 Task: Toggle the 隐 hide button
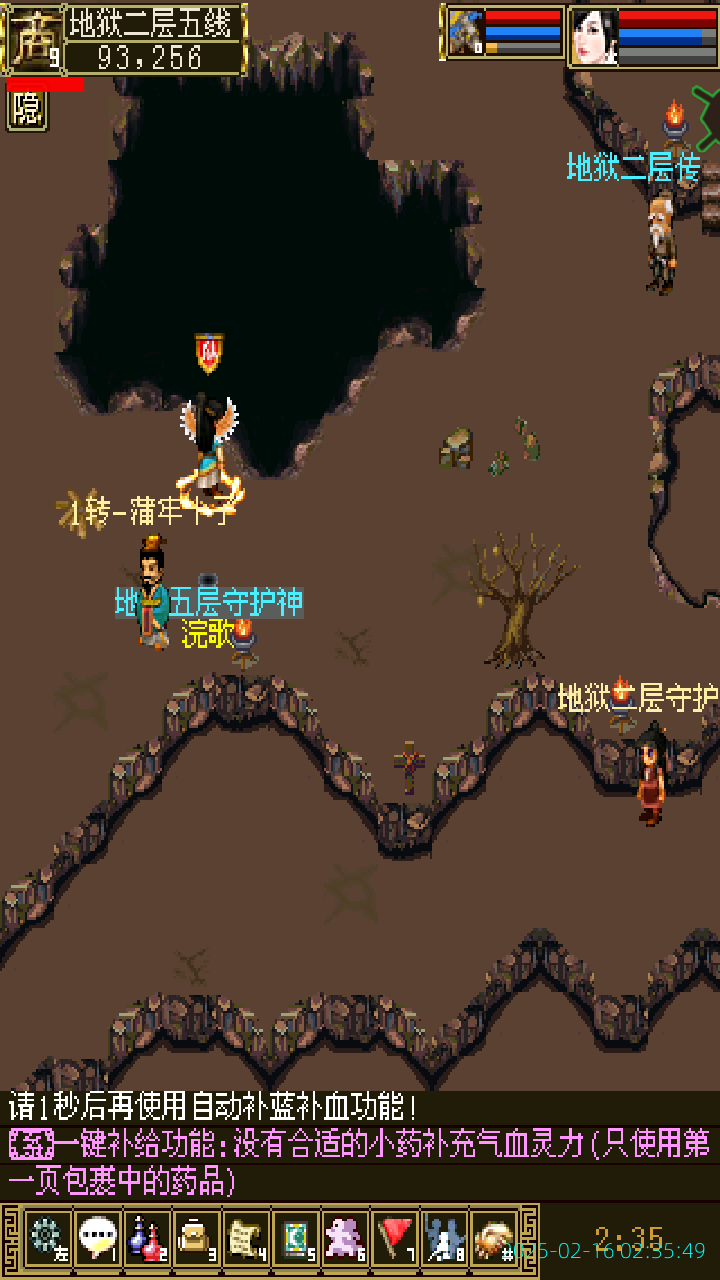pyautogui.click(x=27, y=110)
